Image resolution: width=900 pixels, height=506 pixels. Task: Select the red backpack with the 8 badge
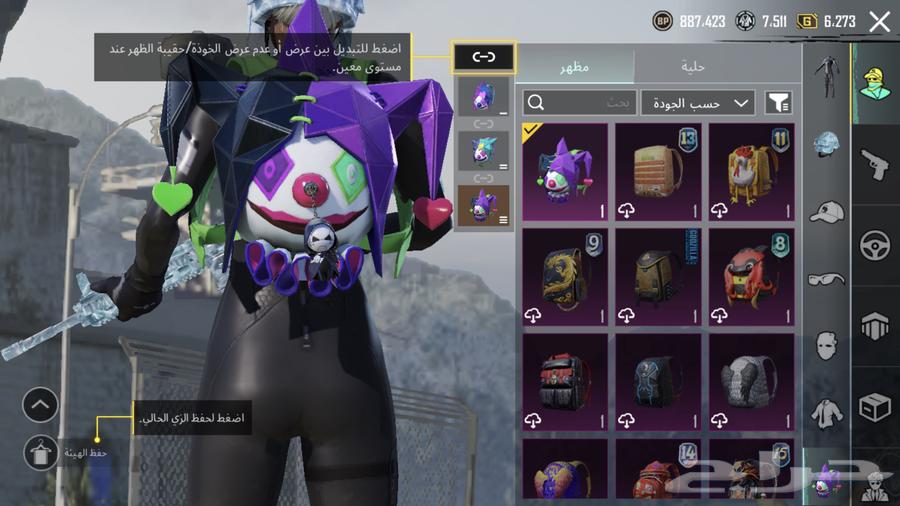751,276
